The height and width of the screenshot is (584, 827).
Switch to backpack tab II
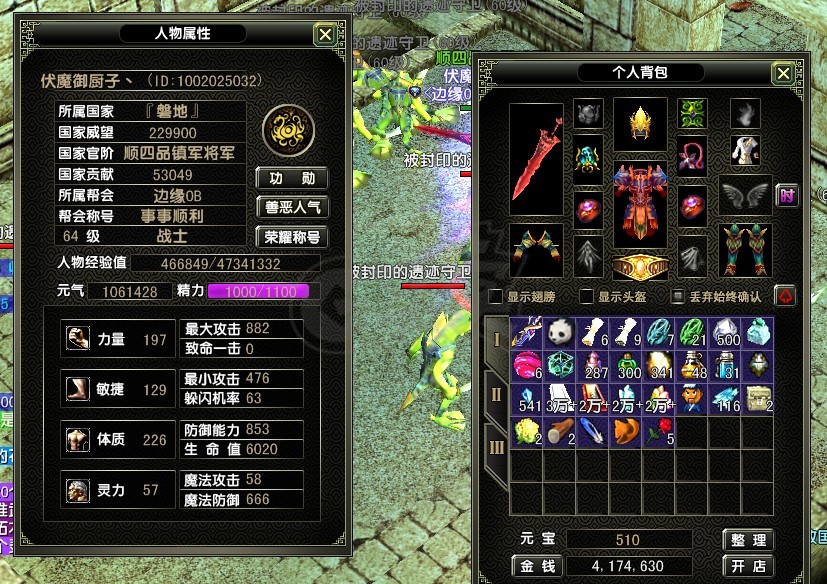[496, 393]
